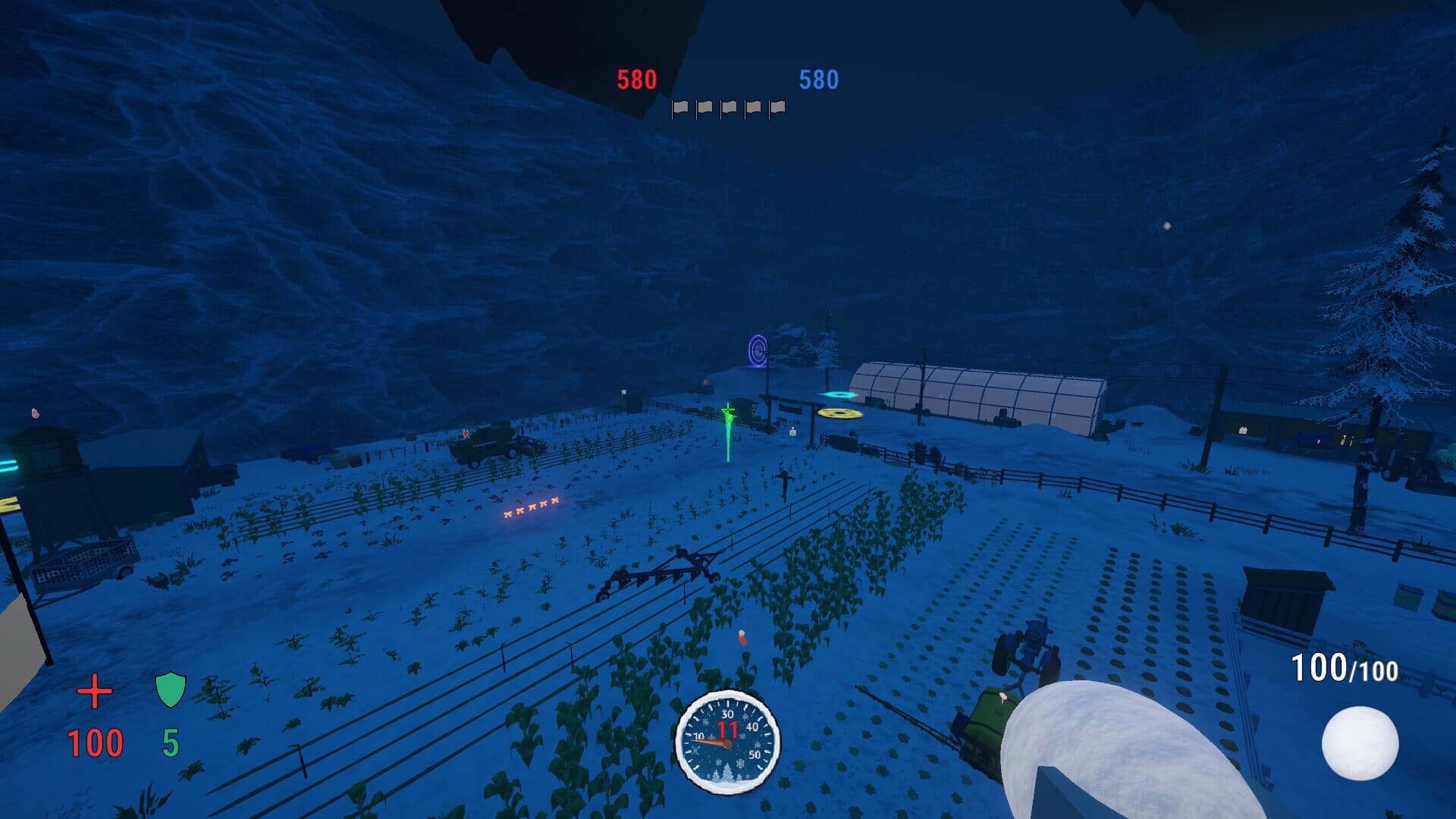Click the red cross health icon
1456x819 pixels.
95,692
